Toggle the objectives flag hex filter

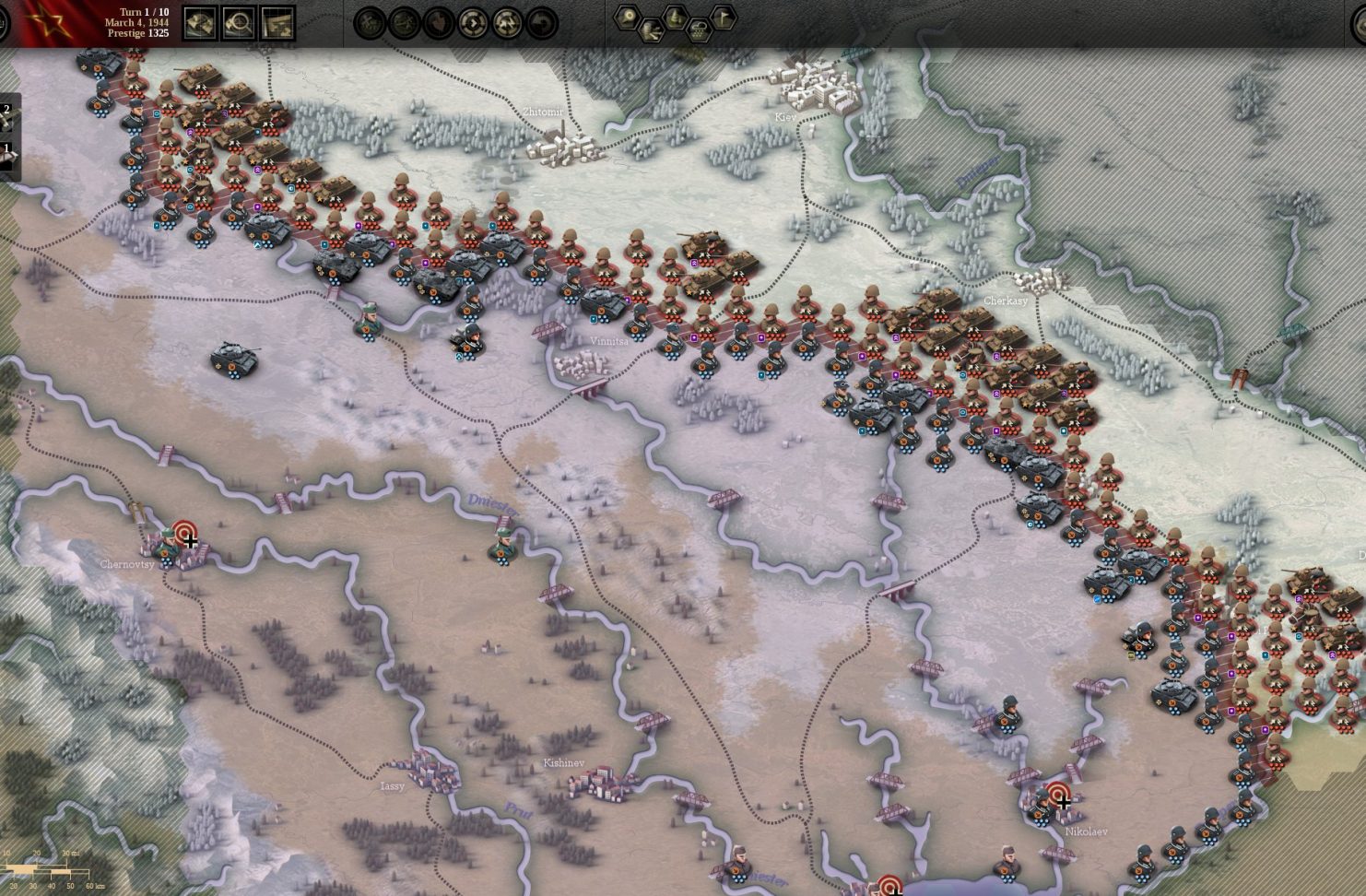pos(724,16)
